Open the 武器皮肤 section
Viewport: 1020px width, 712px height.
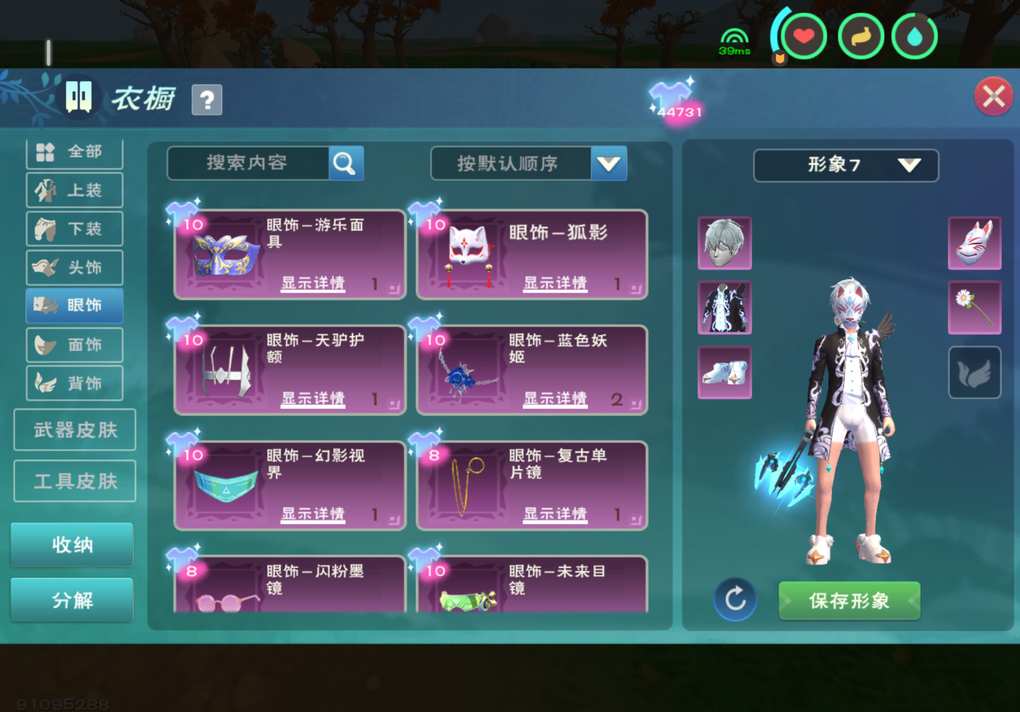tap(75, 430)
